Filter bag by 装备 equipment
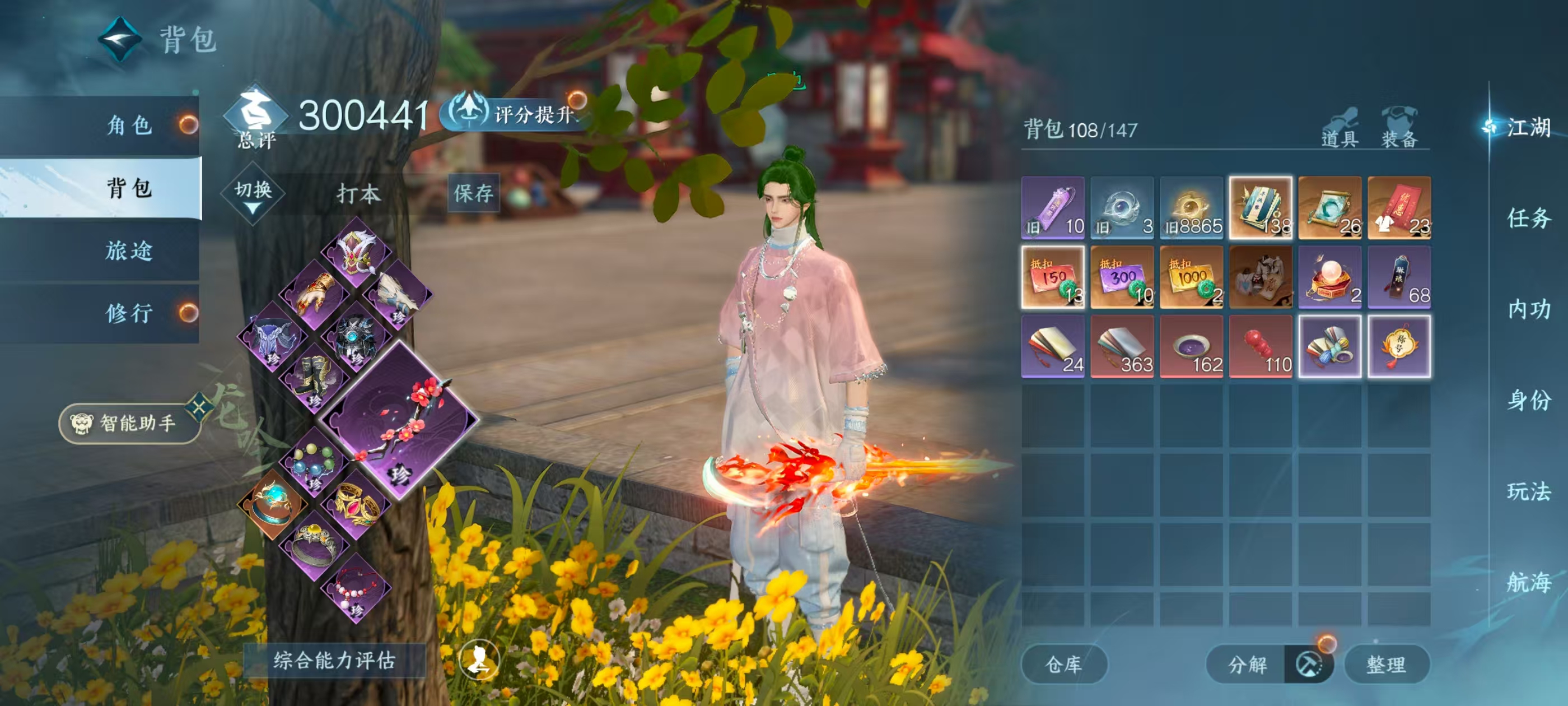The image size is (1568, 706). [x=1399, y=129]
